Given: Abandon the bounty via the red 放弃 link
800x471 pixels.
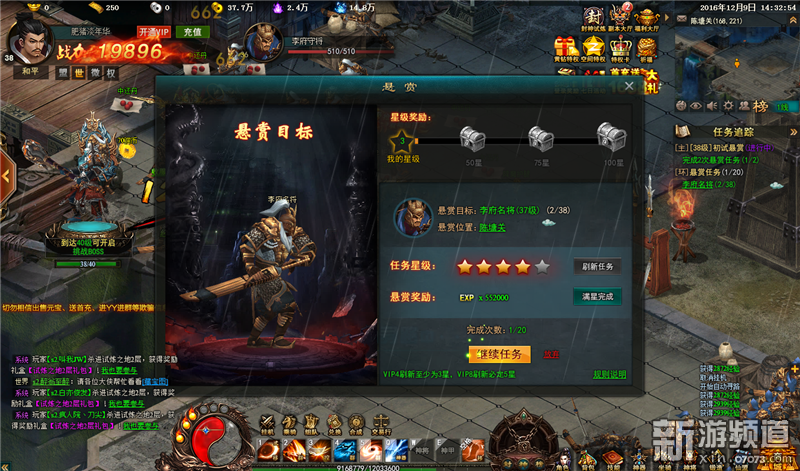Looking at the screenshot, I should (x=551, y=354).
